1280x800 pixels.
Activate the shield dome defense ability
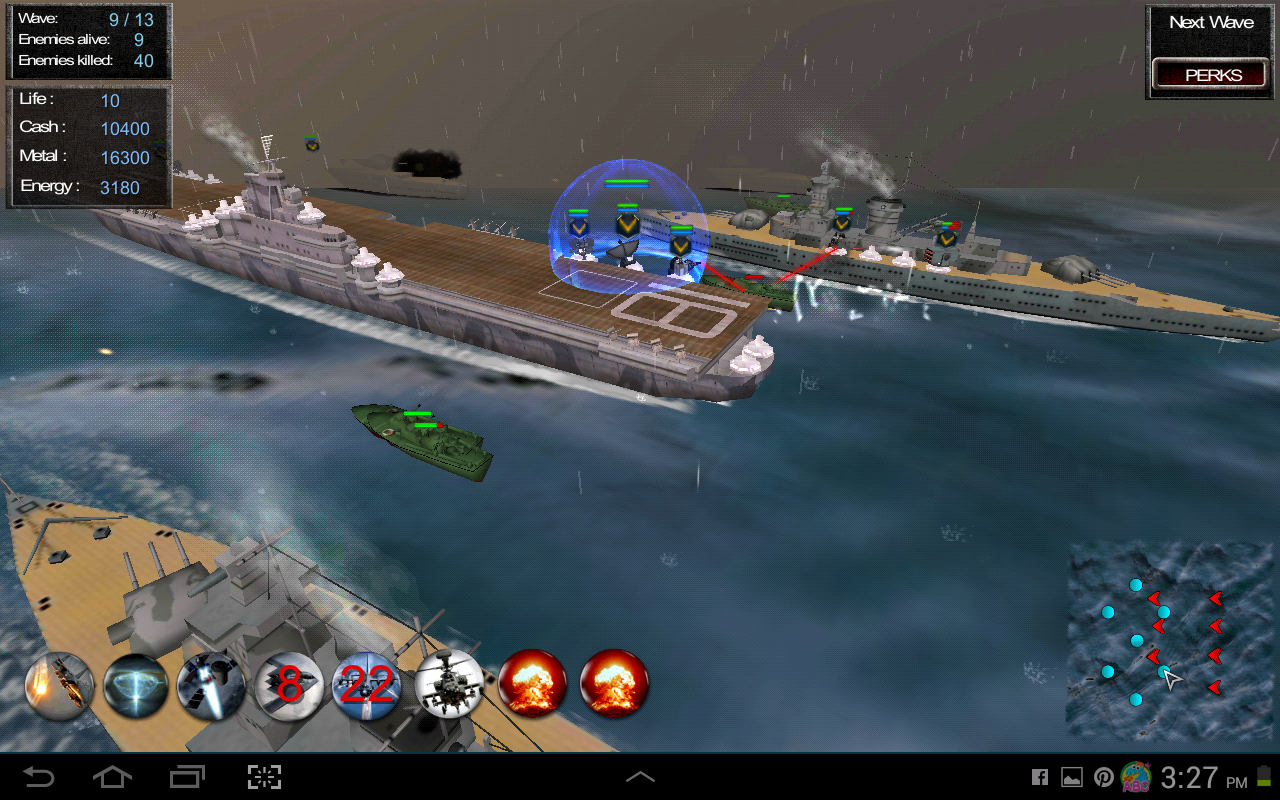coord(137,687)
